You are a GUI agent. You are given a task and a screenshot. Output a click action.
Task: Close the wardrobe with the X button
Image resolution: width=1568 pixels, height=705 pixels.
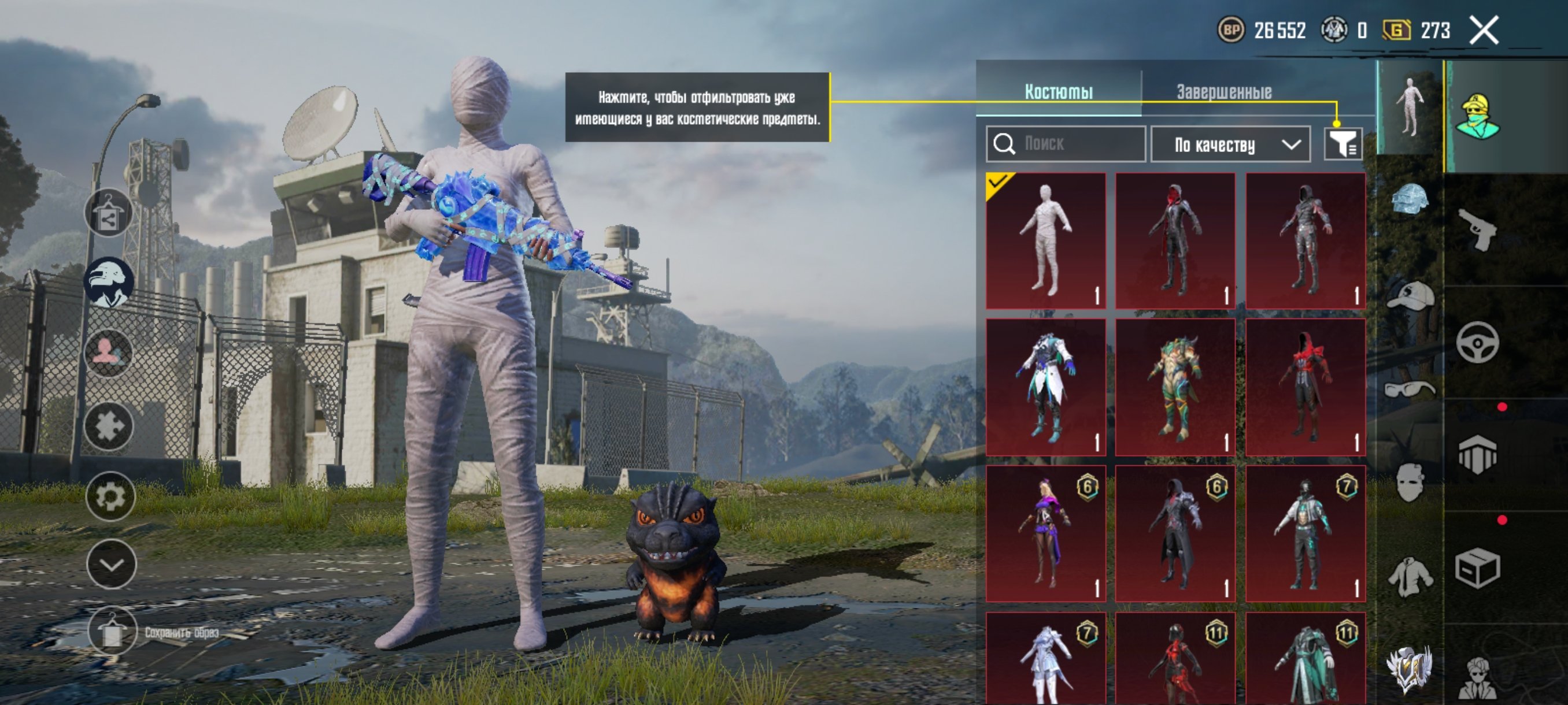tap(1484, 31)
